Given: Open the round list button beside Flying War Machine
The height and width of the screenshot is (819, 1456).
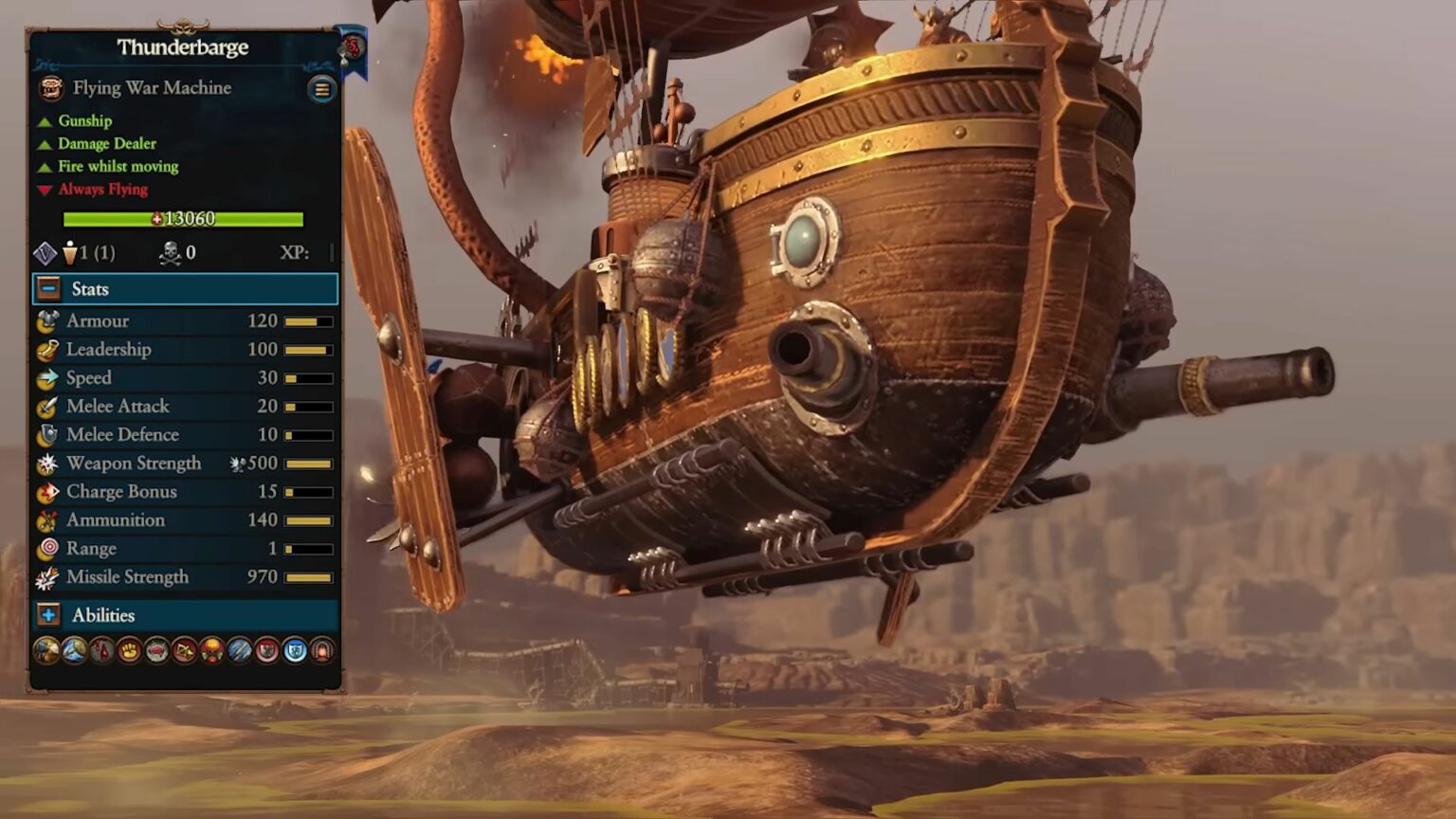Looking at the screenshot, I should pos(321,89).
